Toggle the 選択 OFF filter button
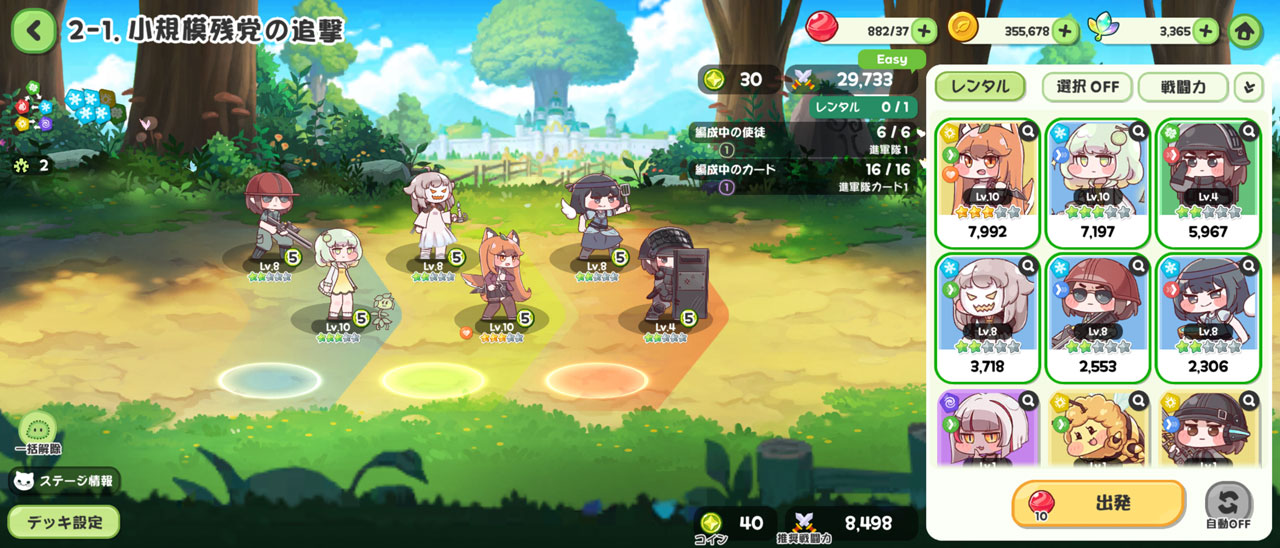The width and height of the screenshot is (1280, 548). click(x=1087, y=86)
